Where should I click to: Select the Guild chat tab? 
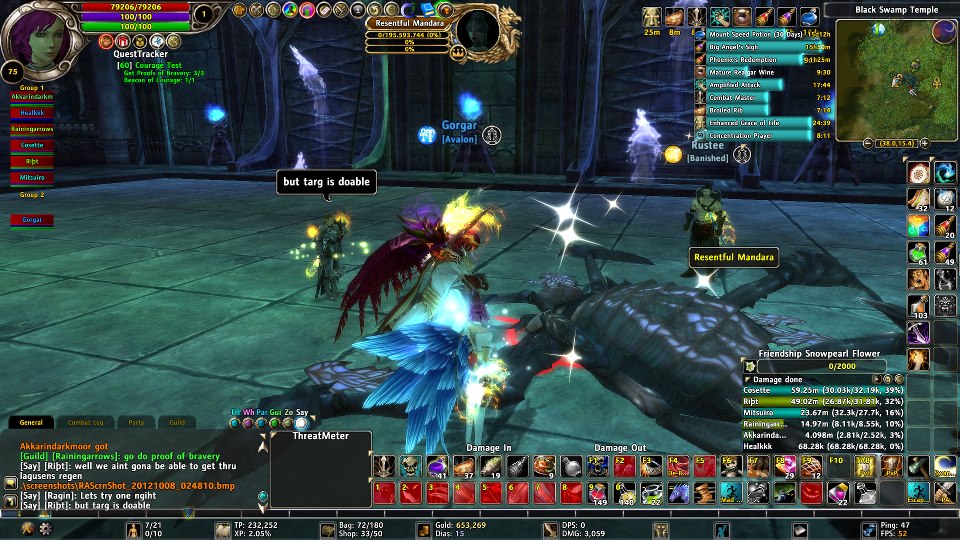(x=177, y=423)
